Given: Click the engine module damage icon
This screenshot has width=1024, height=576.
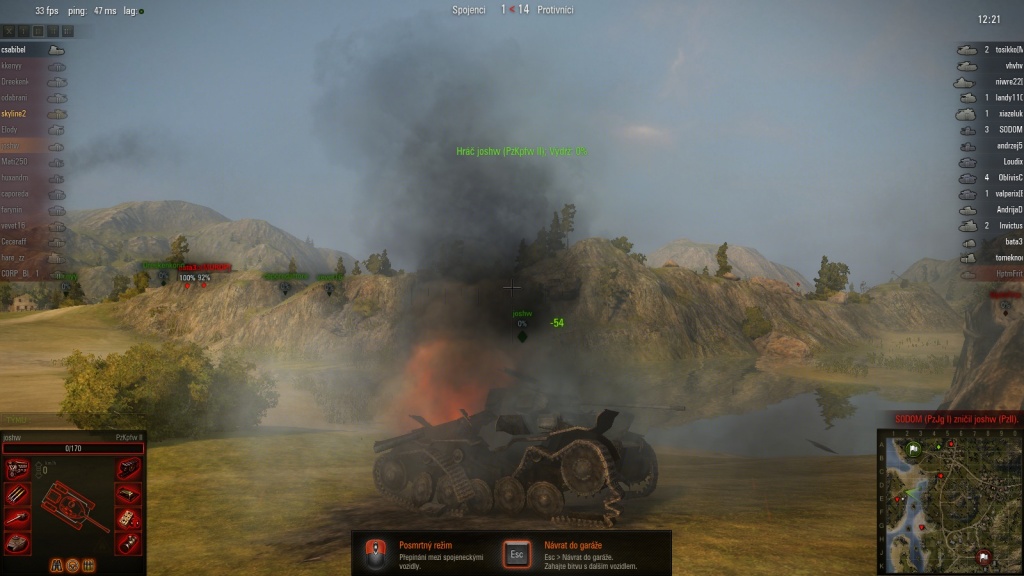Looking at the screenshot, I should pyautogui.click(x=17, y=469).
